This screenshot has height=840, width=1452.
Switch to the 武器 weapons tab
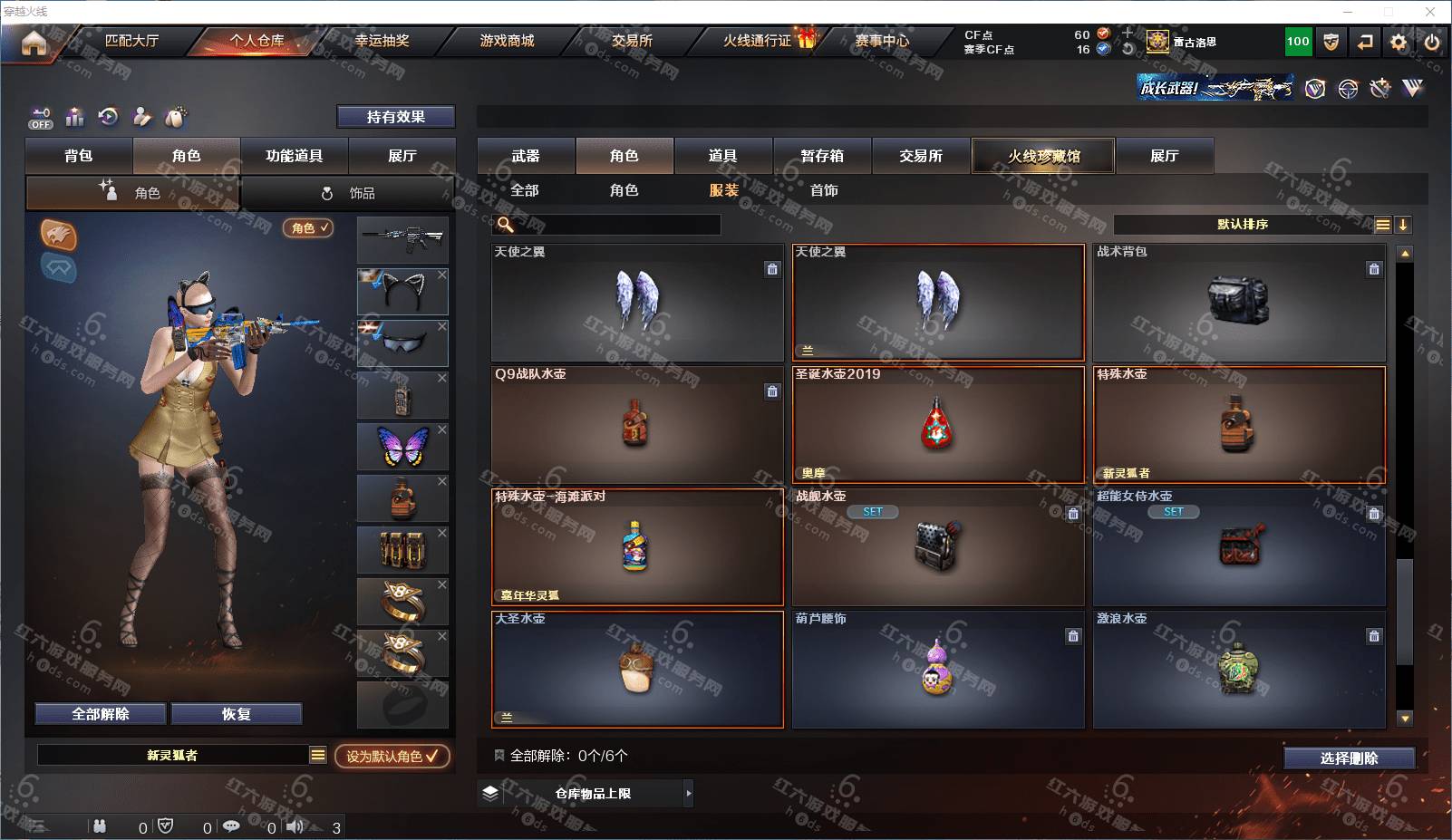pos(526,156)
